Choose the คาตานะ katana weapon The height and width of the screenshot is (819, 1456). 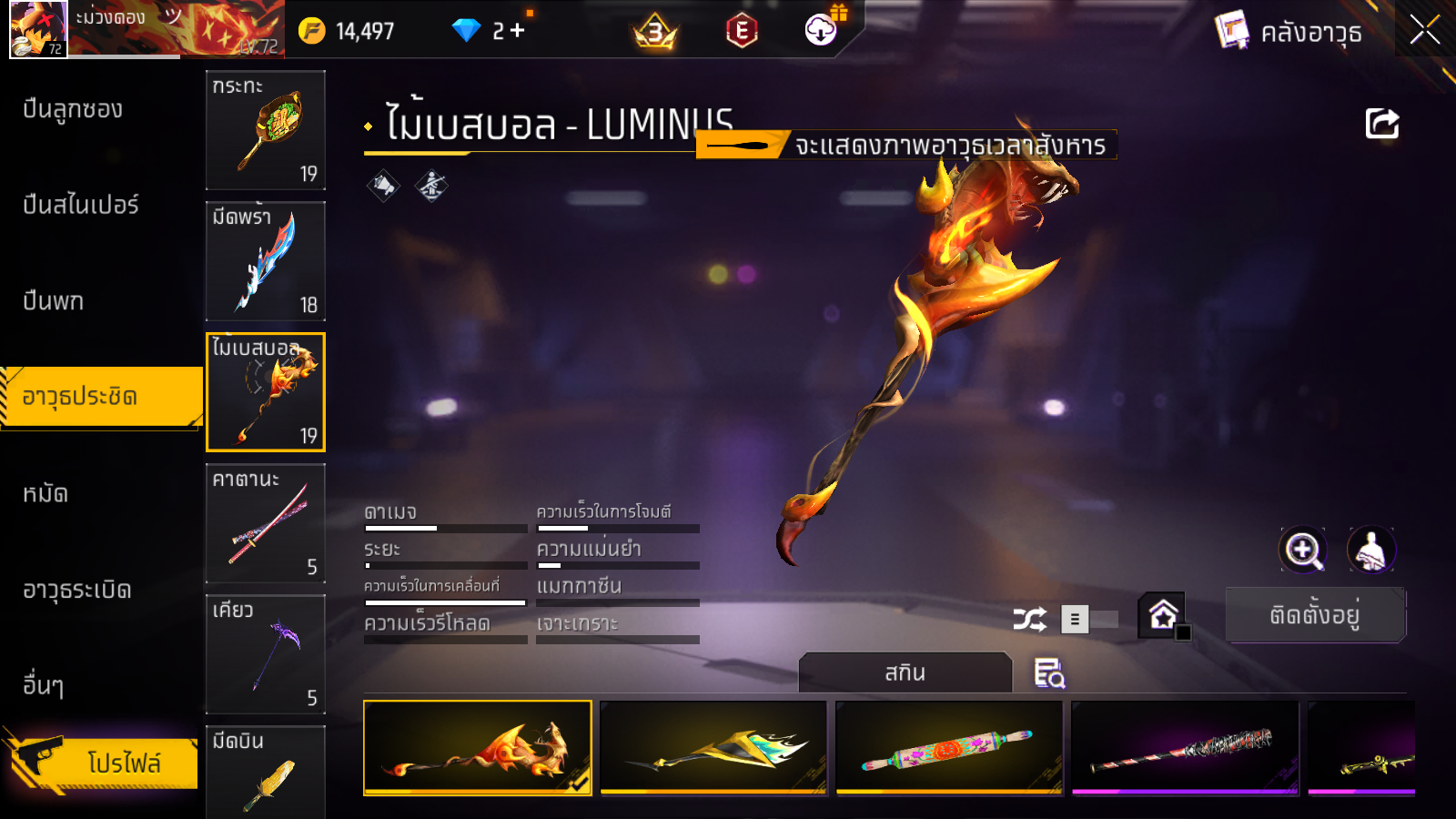pos(265,523)
